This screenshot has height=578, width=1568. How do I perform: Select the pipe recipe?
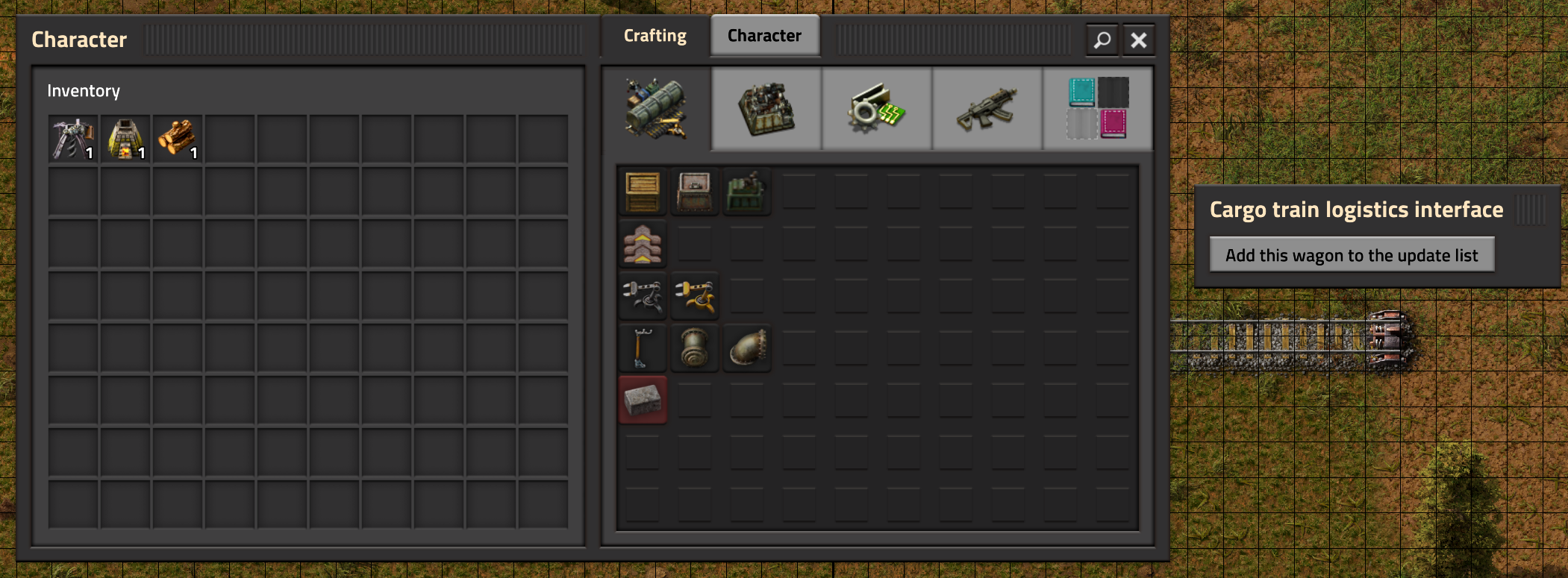tap(695, 348)
